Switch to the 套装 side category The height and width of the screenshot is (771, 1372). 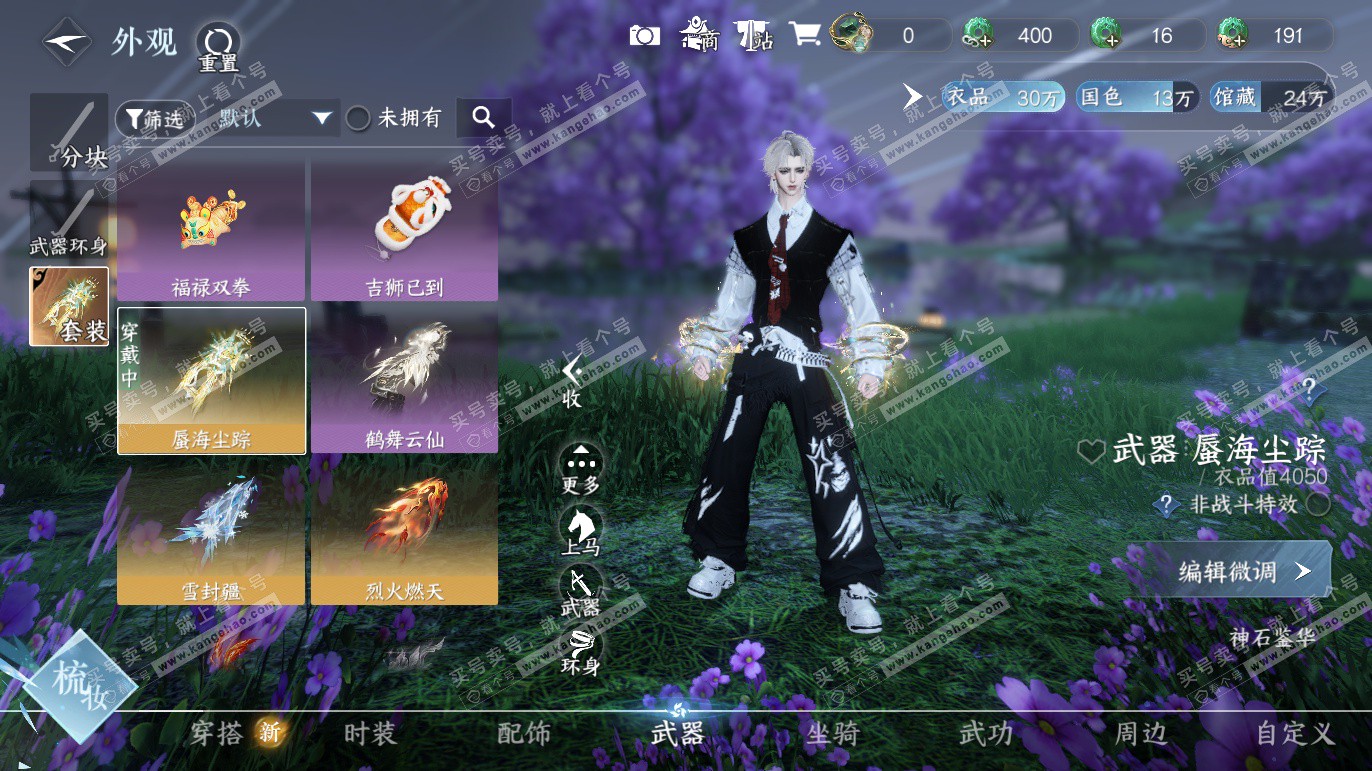click(69, 306)
